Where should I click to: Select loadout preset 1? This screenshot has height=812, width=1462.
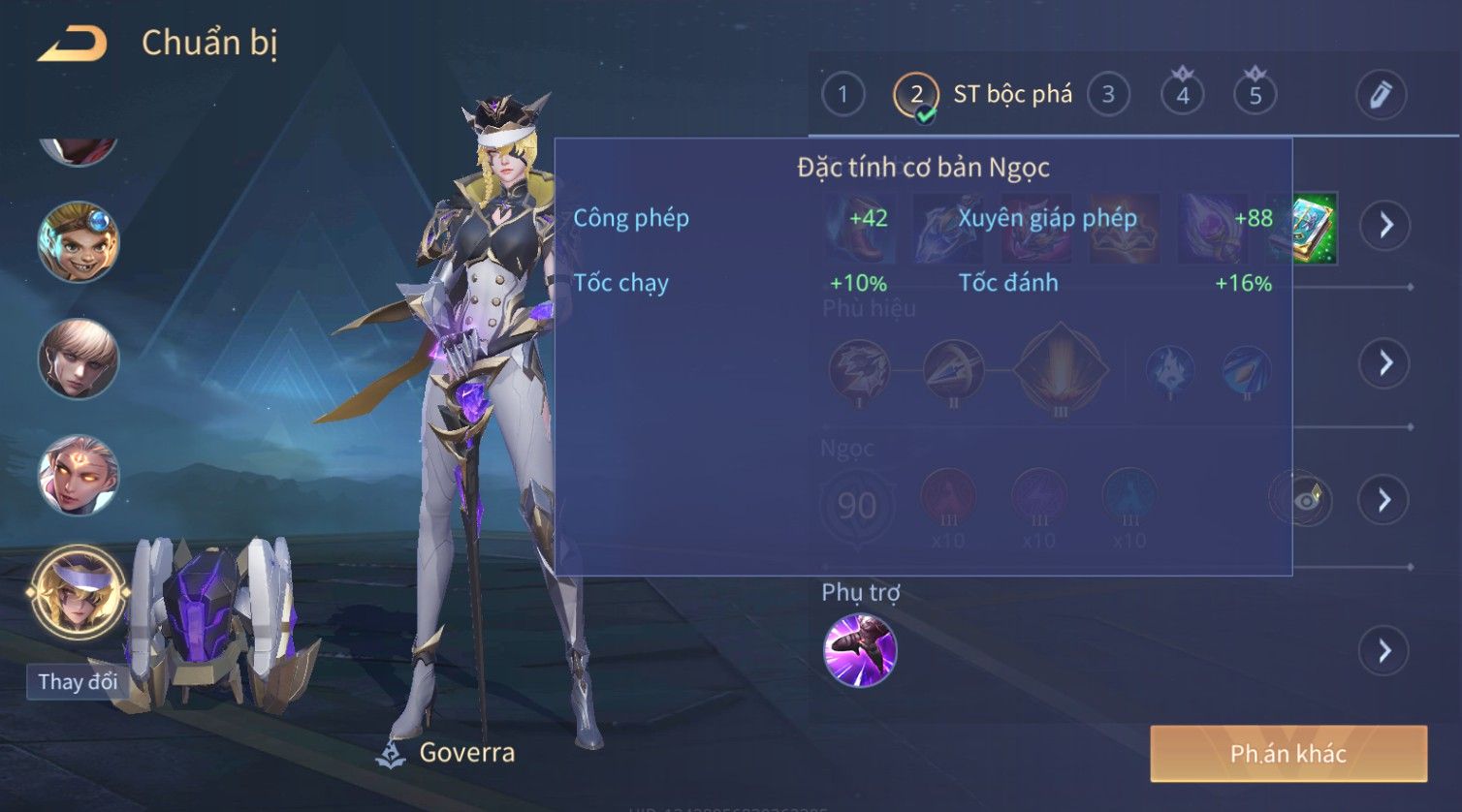coord(842,95)
